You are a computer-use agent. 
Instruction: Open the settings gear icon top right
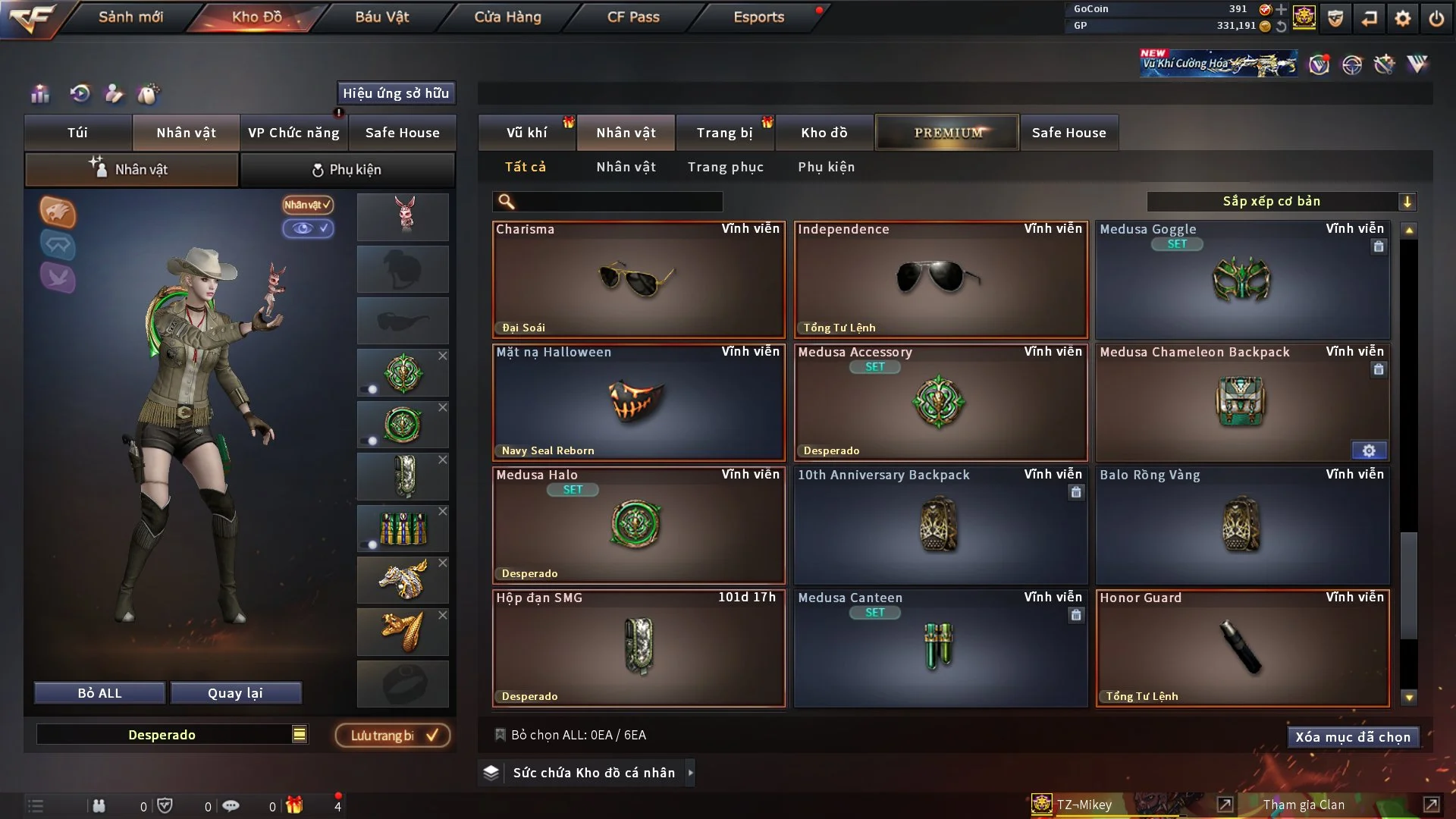pos(1404,17)
